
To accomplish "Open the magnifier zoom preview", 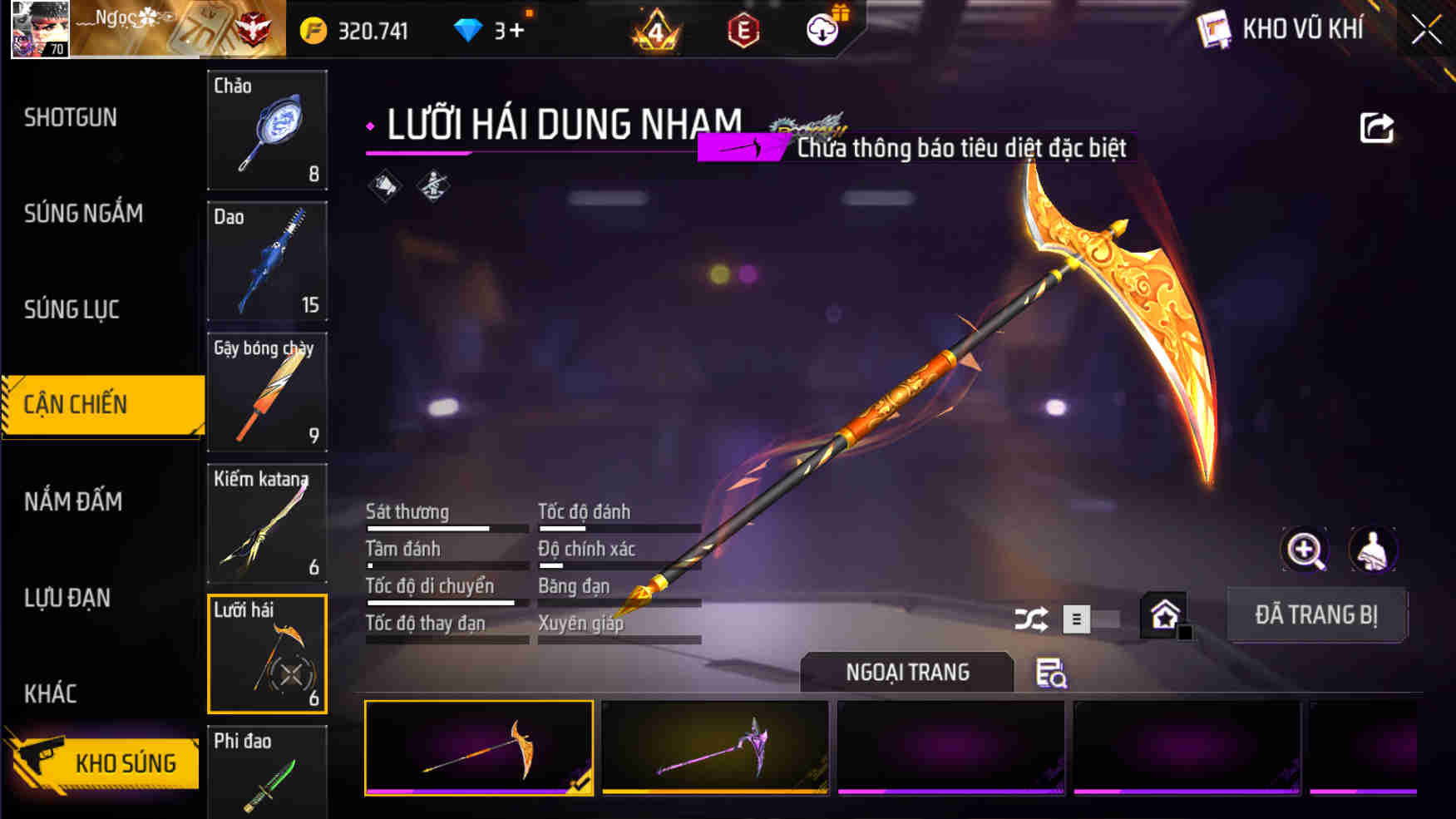I will [1305, 550].
